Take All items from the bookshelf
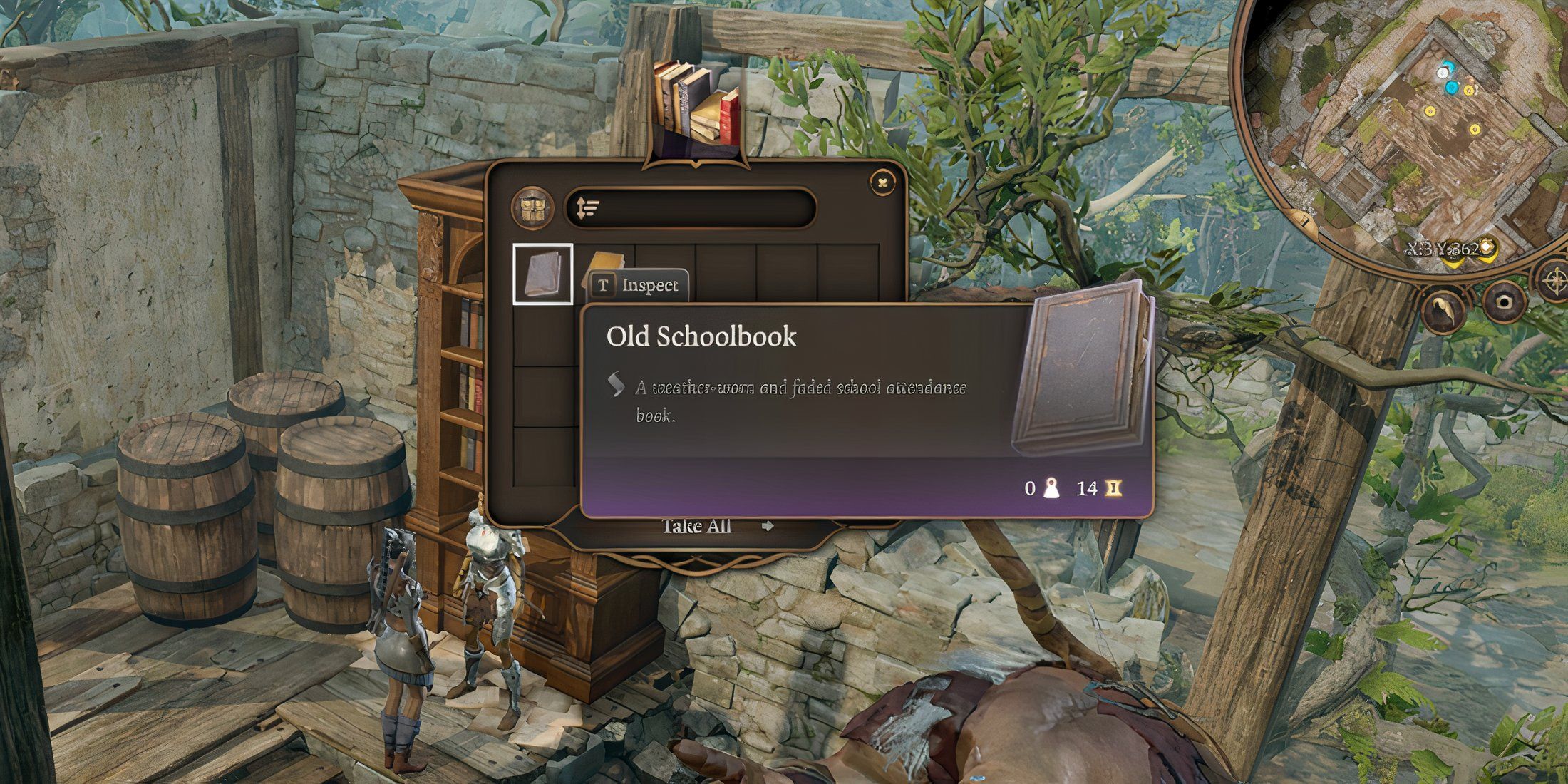The width and height of the screenshot is (1568, 784). click(697, 527)
